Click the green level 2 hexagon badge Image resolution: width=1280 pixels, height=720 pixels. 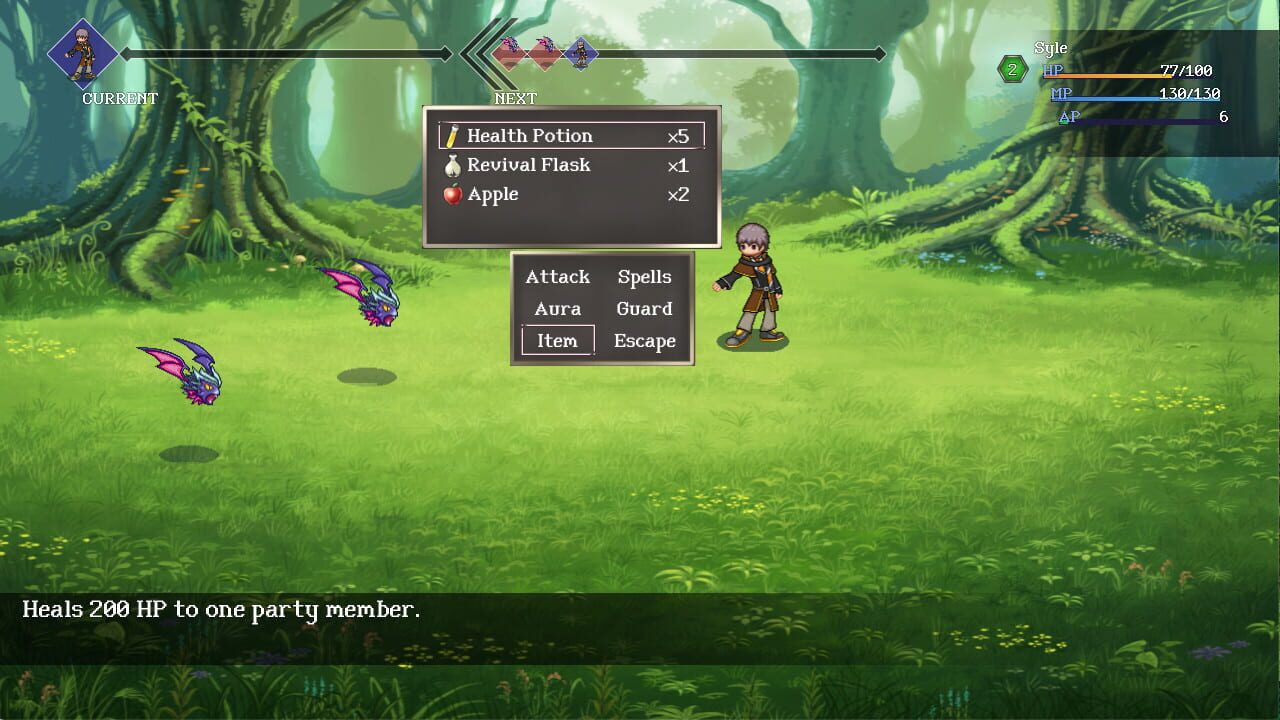1011,68
